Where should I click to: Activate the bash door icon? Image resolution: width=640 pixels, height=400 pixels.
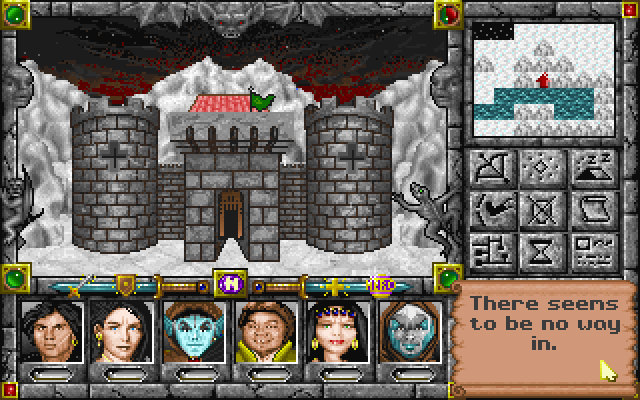(x=492, y=208)
